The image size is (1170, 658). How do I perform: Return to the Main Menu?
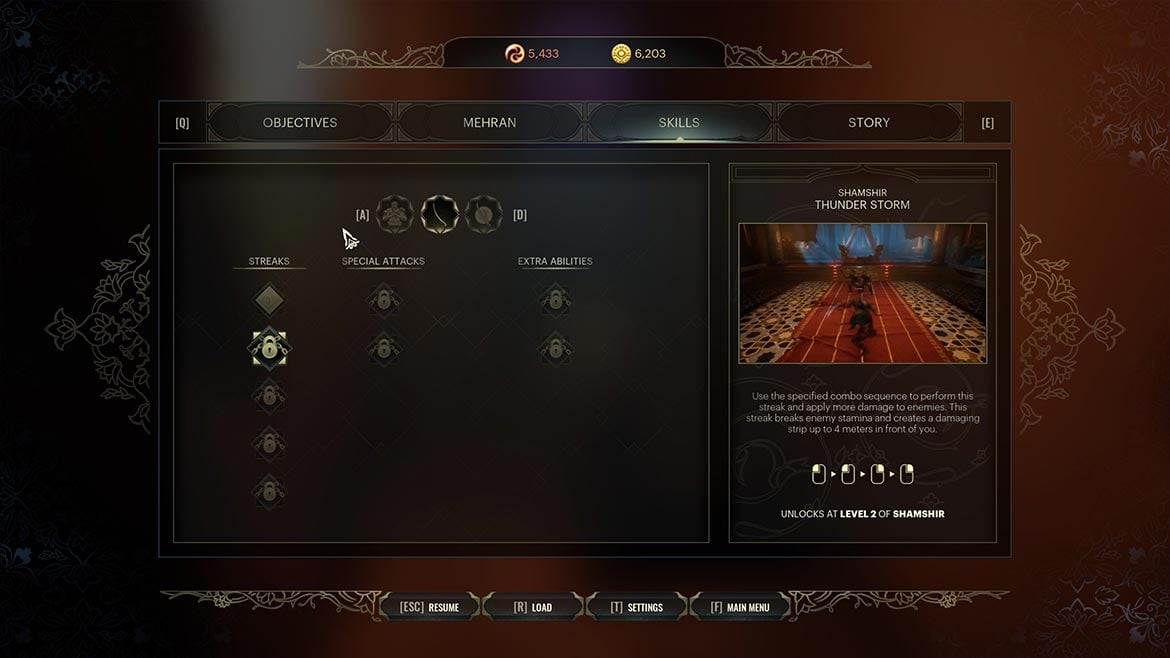pyautogui.click(x=740, y=607)
